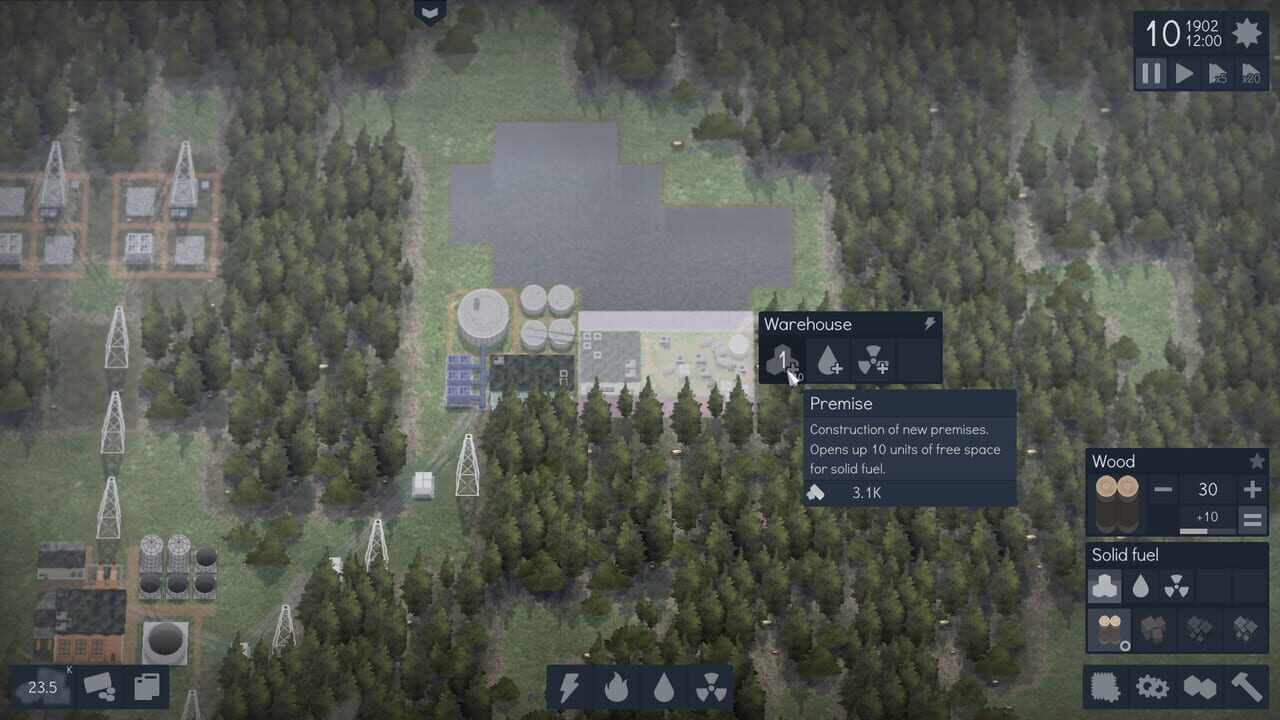Toggle the lightning power icon on Warehouse header

(929, 322)
